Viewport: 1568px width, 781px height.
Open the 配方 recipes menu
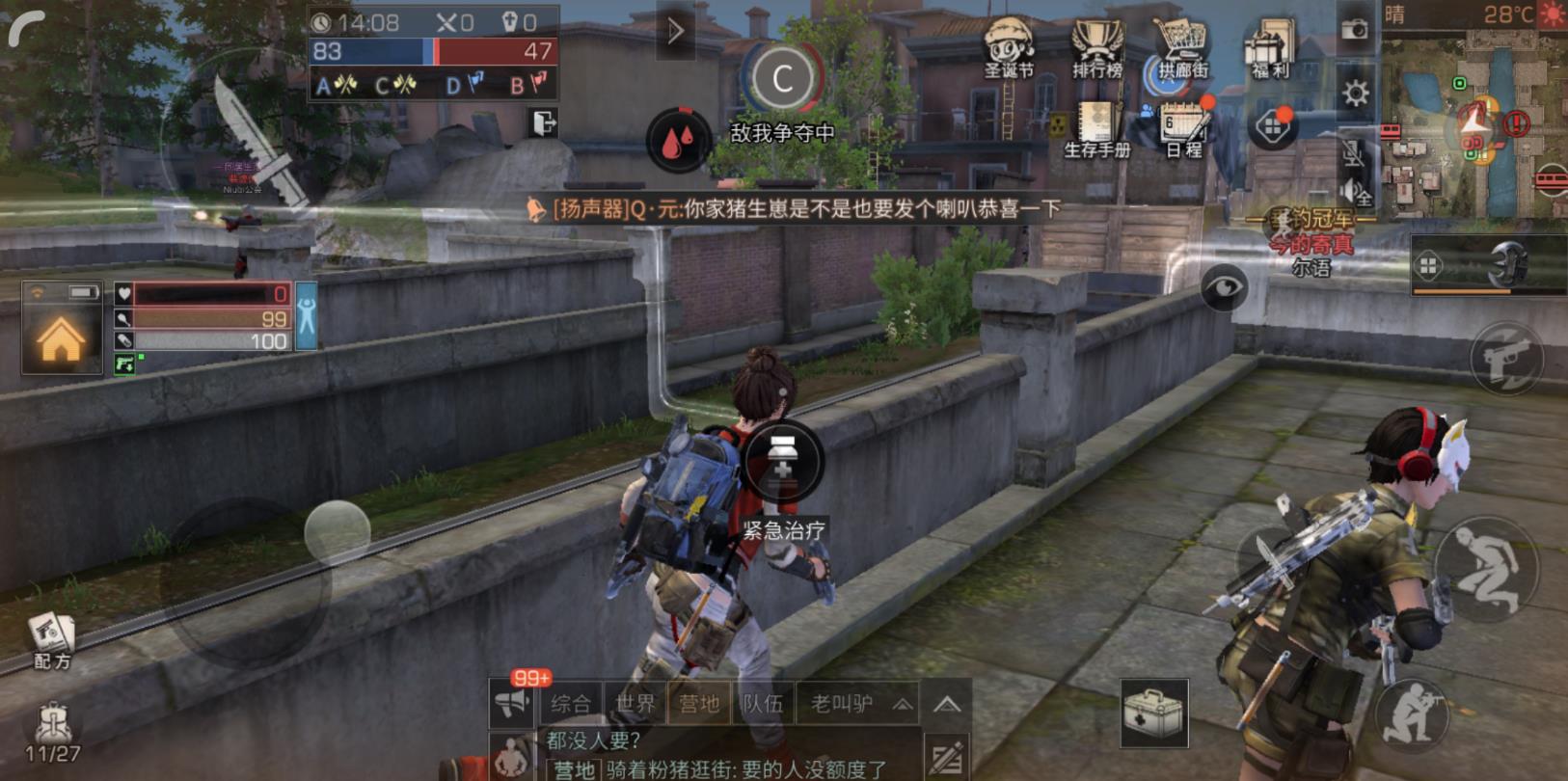[52, 640]
